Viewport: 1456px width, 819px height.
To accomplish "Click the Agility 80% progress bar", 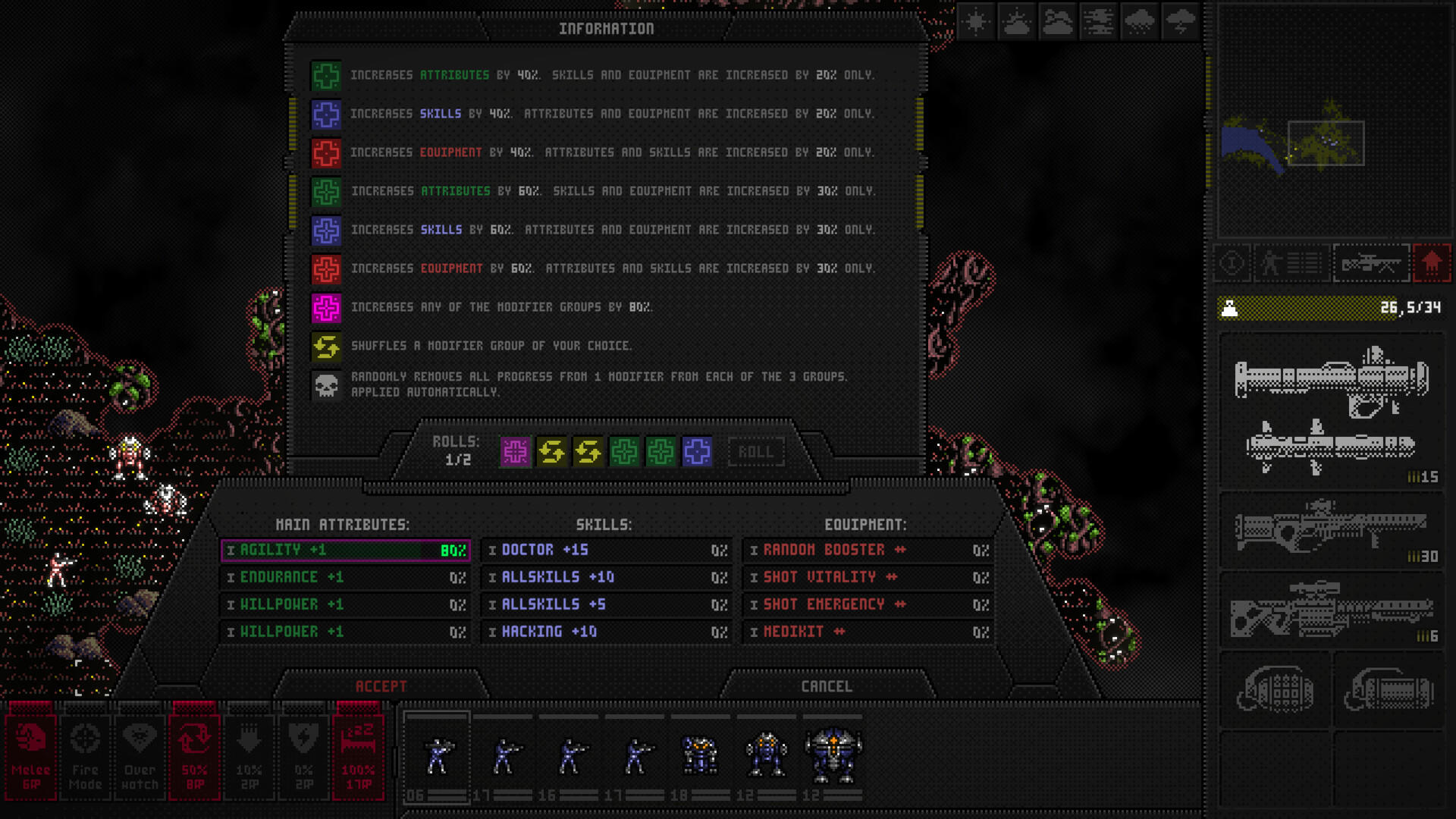I will 345,550.
